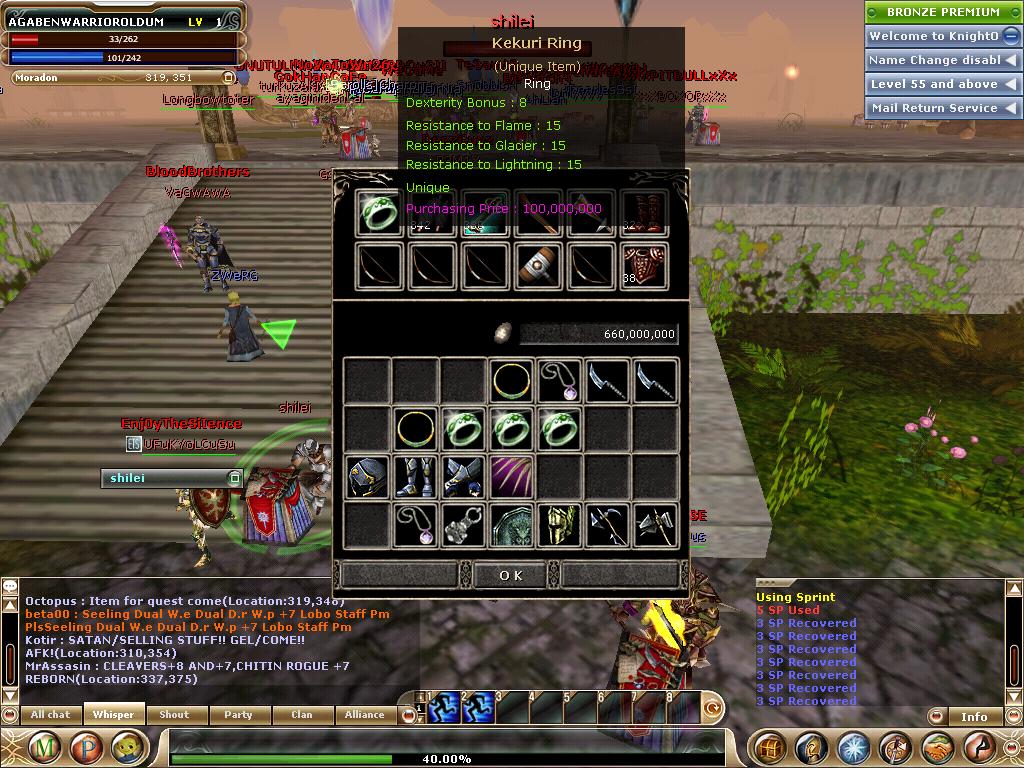Confirm with the OK button
Image resolution: width=1024 pixels, height=768 pixels.
tap(510, 575)
